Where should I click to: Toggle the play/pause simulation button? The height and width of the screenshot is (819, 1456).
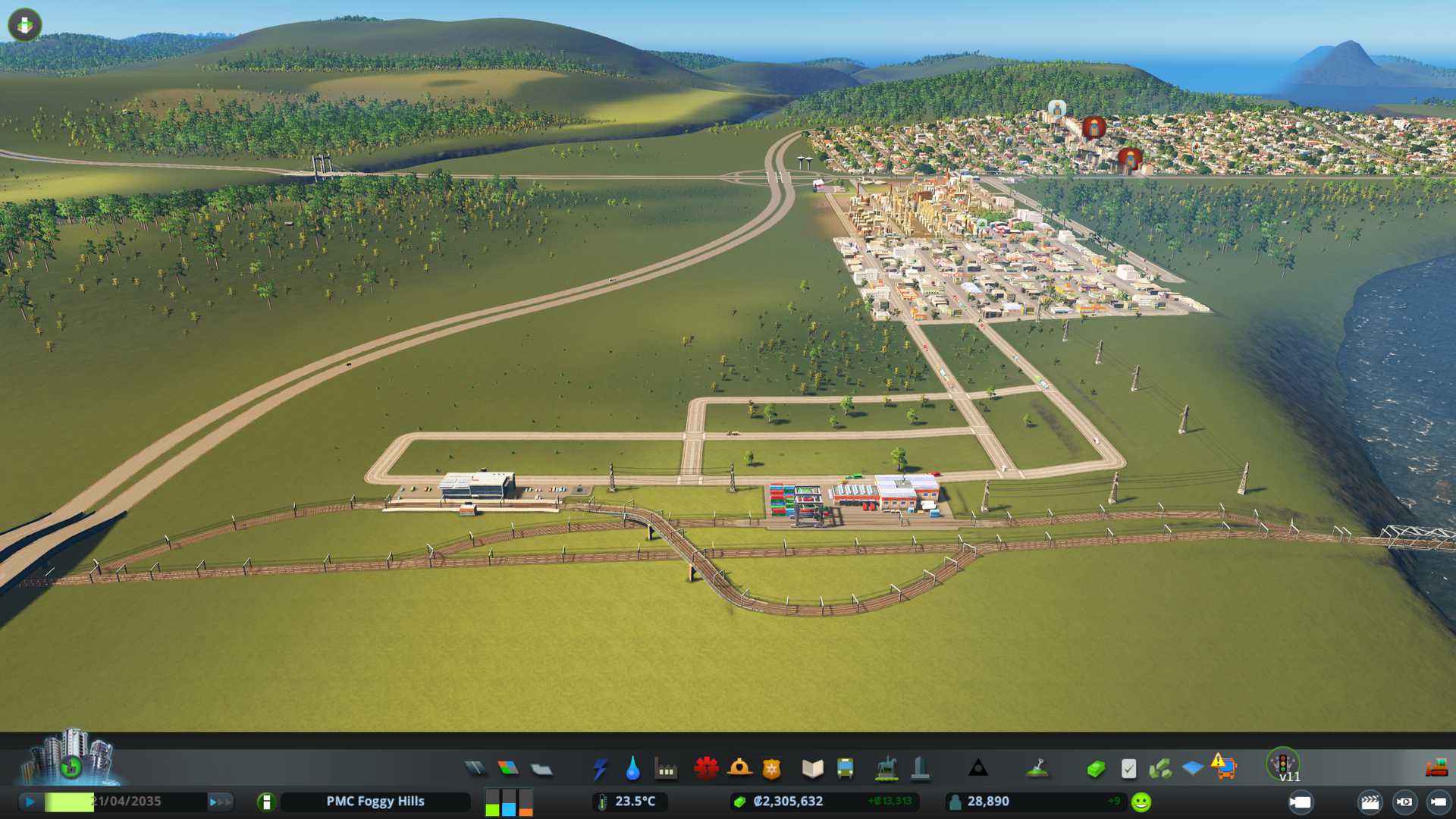tap(30, 802)
